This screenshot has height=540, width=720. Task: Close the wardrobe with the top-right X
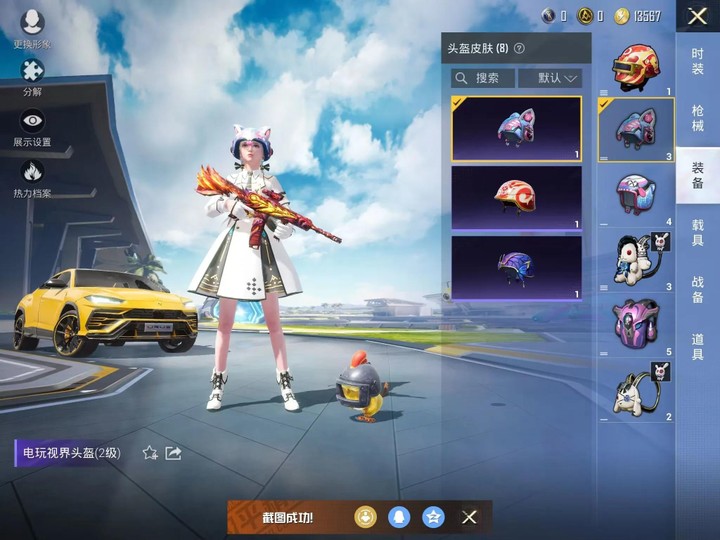(x=698, y=15)
